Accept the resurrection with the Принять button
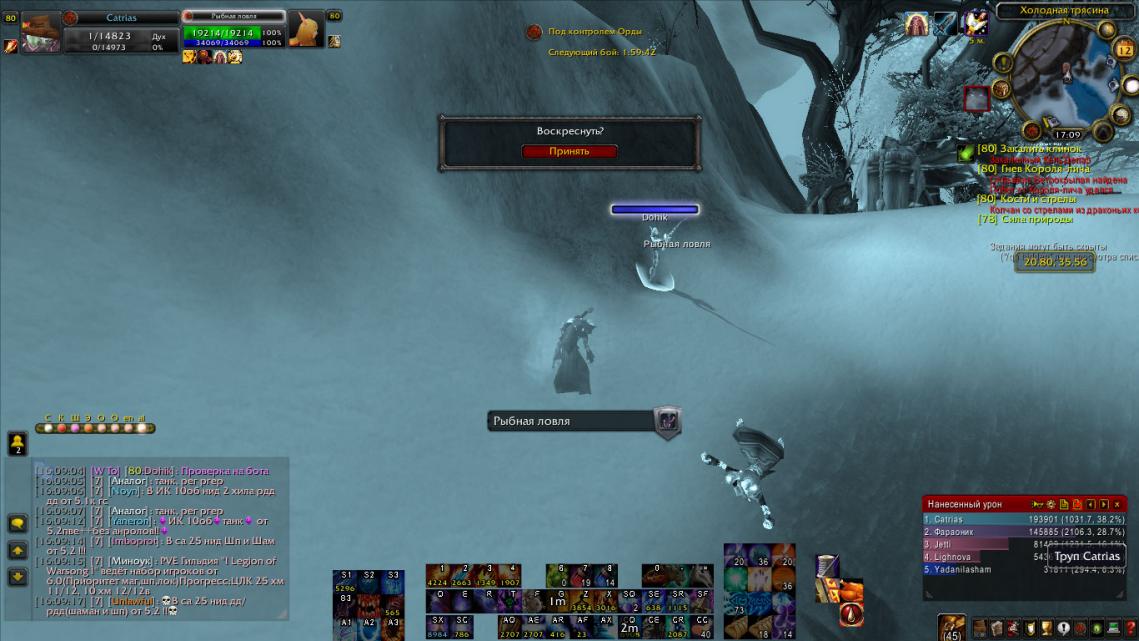 pyautogui.click(x=569, y=151)
